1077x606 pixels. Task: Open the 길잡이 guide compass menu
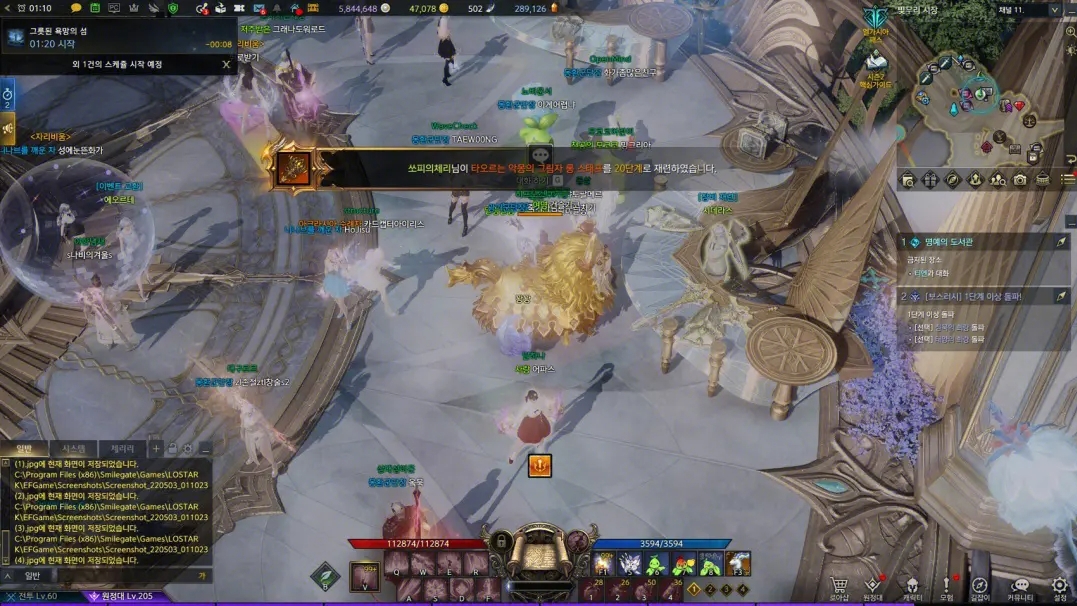(980, 587)
